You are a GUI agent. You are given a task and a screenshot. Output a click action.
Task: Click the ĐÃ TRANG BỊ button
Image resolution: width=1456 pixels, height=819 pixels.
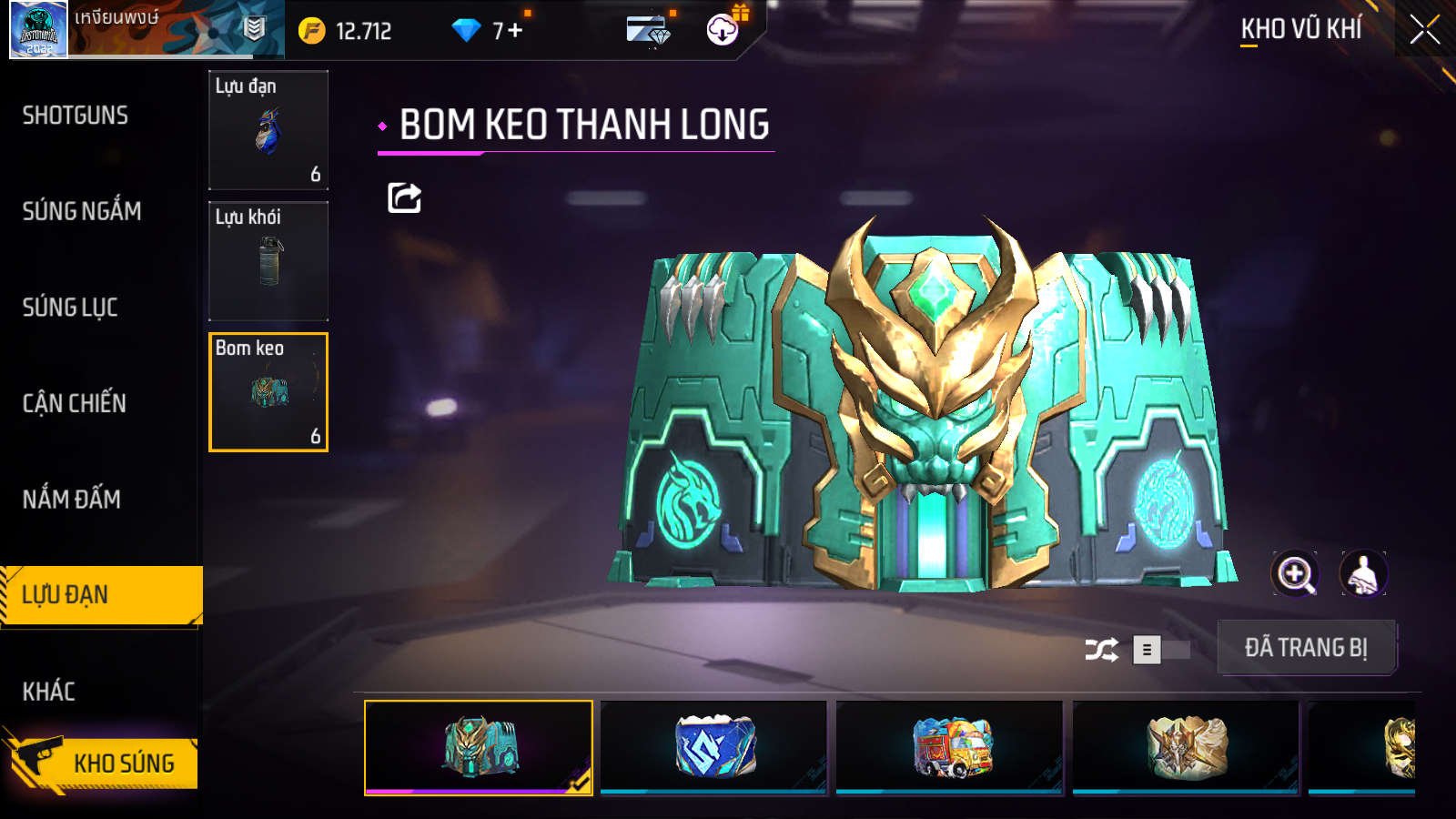[x=1306, y=648]
